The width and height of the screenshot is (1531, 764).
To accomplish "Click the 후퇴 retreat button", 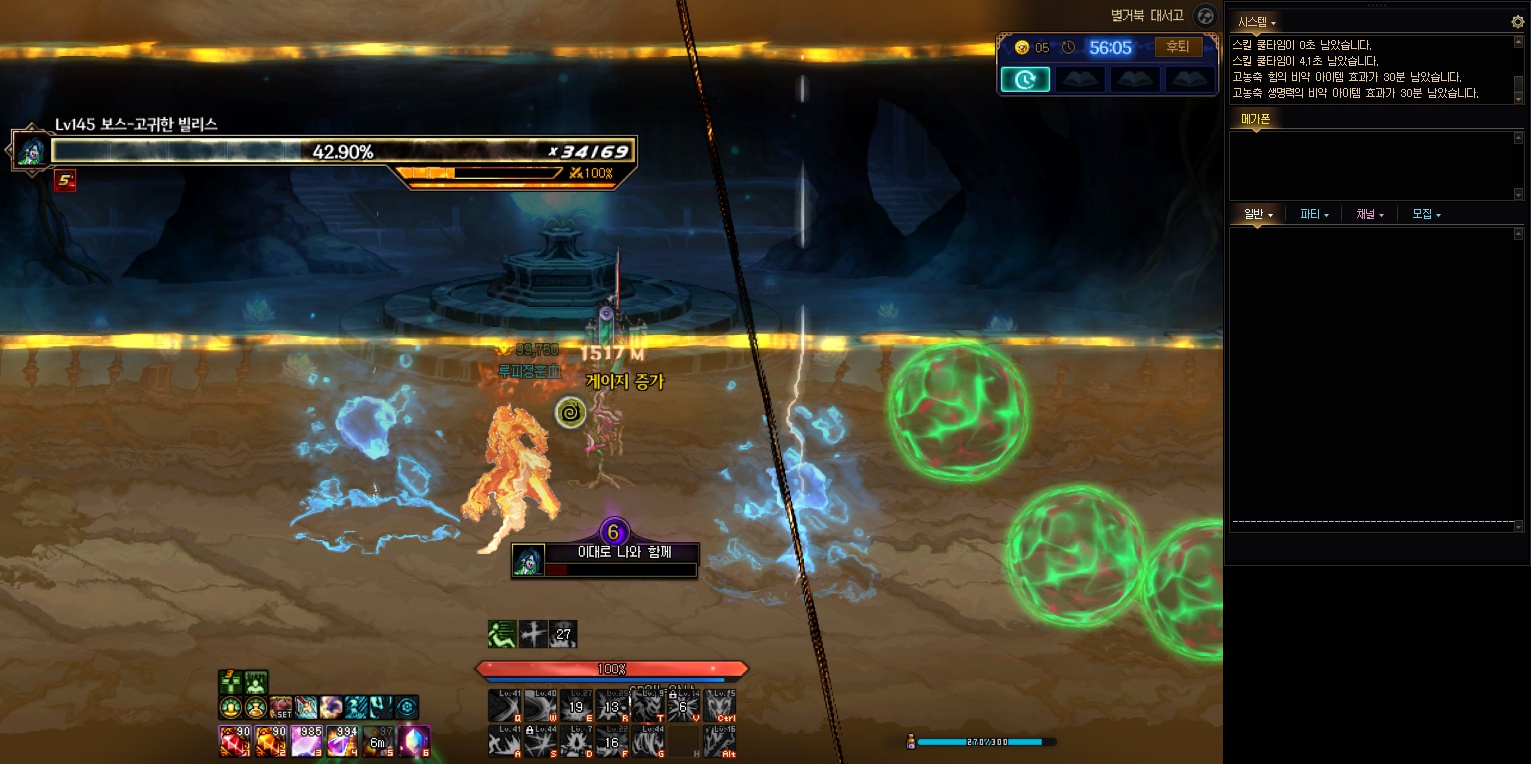I will click(x=1178, y=47).
